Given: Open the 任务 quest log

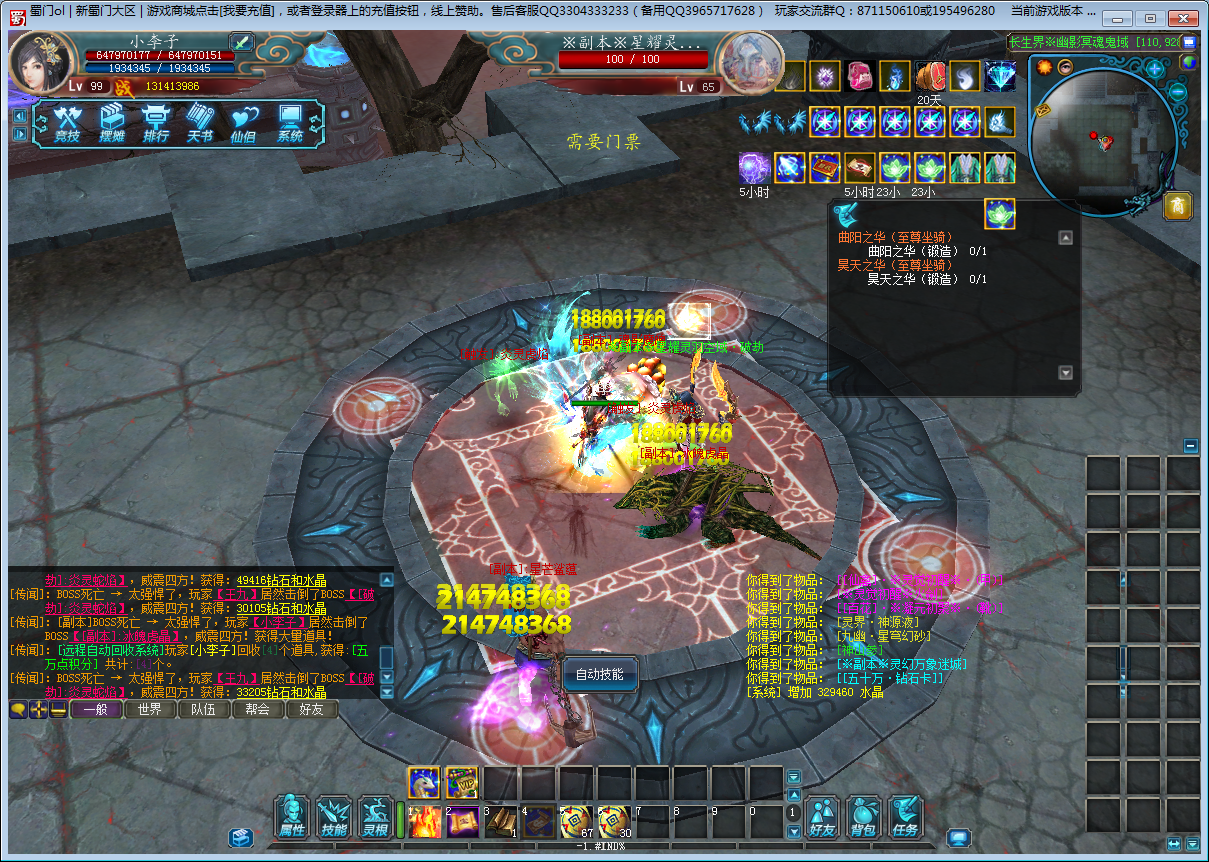Looking at the screenshot, I should click(x=905, y=817).
